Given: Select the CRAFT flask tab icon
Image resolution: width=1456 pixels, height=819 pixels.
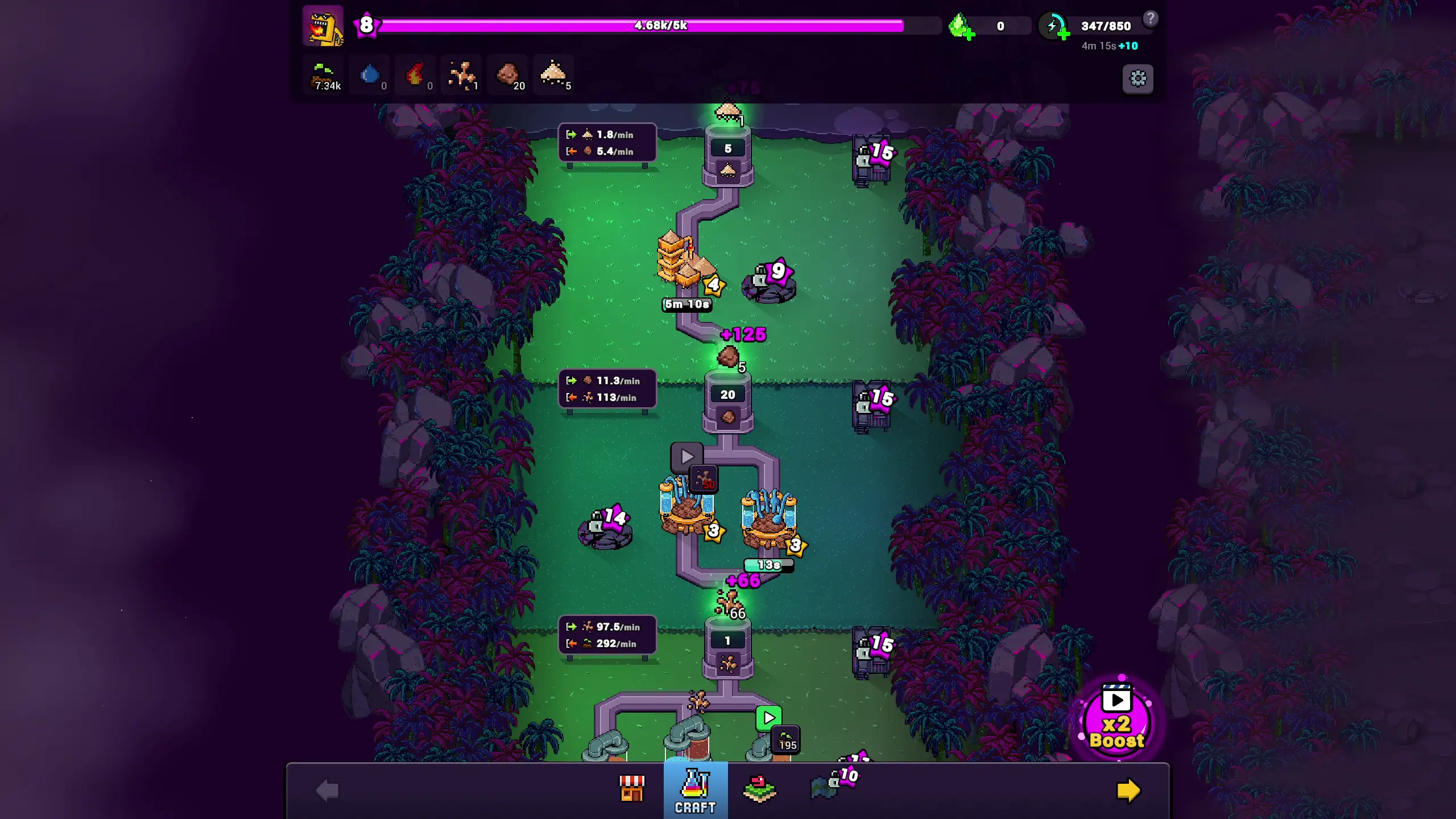Looking at the screenshot, I should pyautogui.click(x=695, y=785).
